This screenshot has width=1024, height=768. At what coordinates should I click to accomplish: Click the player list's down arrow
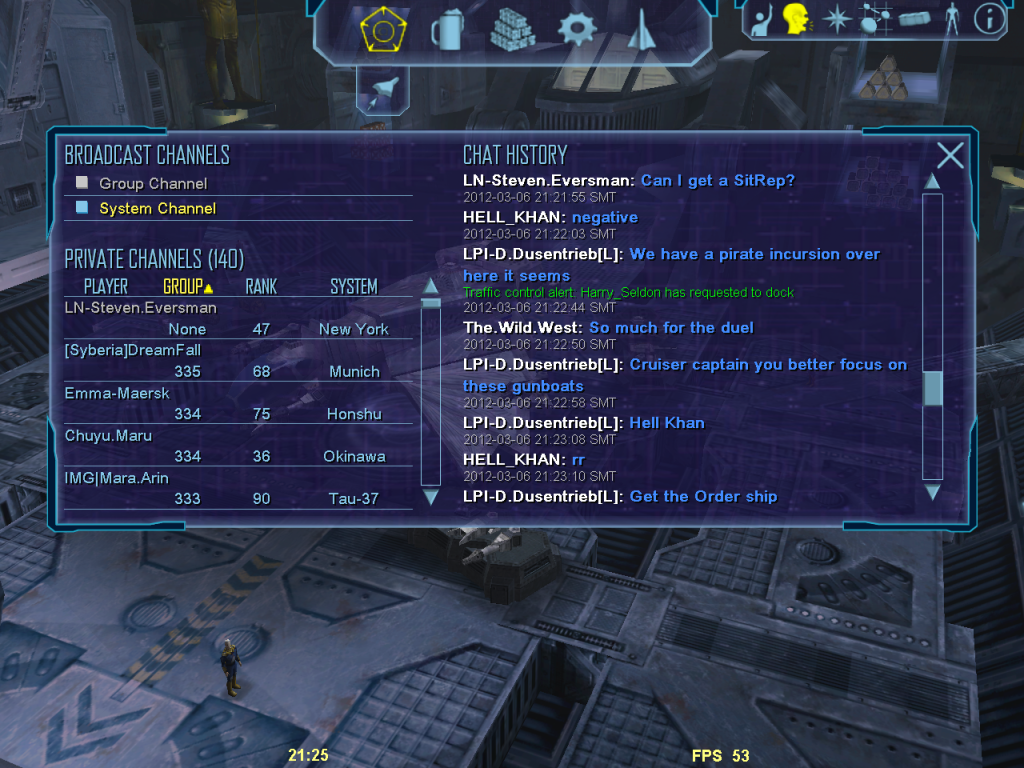431,496
